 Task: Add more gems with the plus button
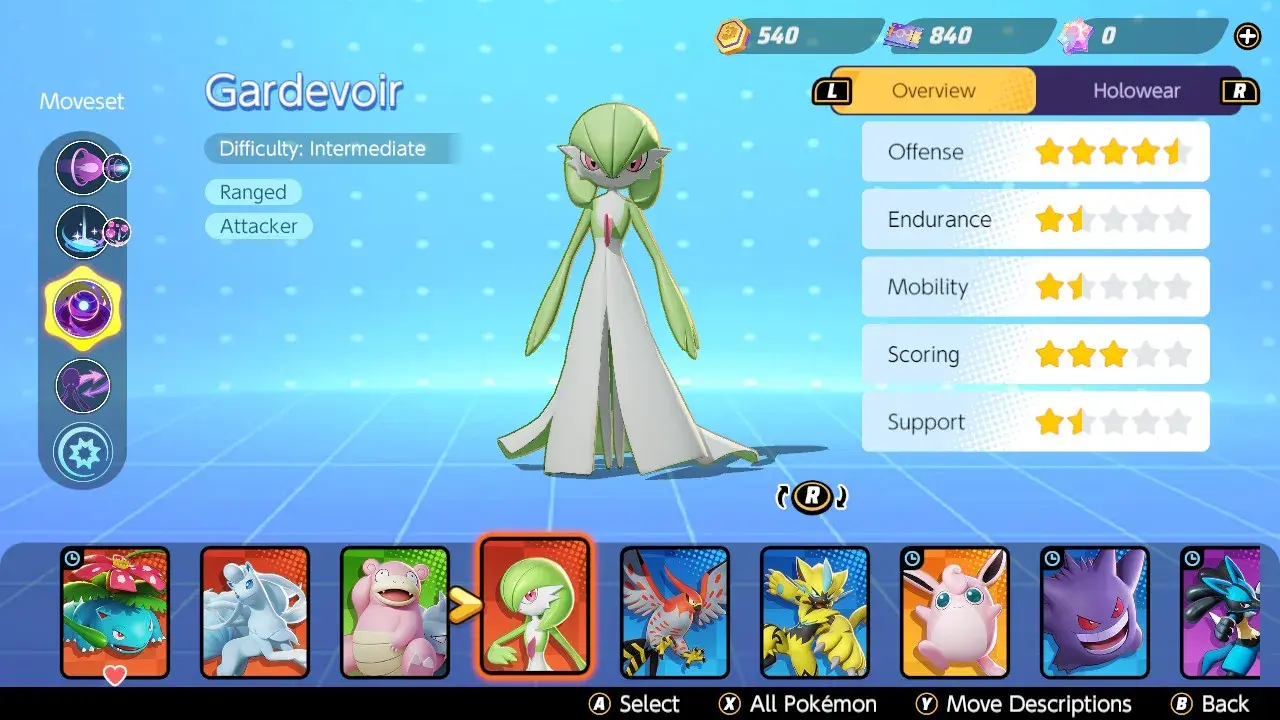tap(1248, 37)
